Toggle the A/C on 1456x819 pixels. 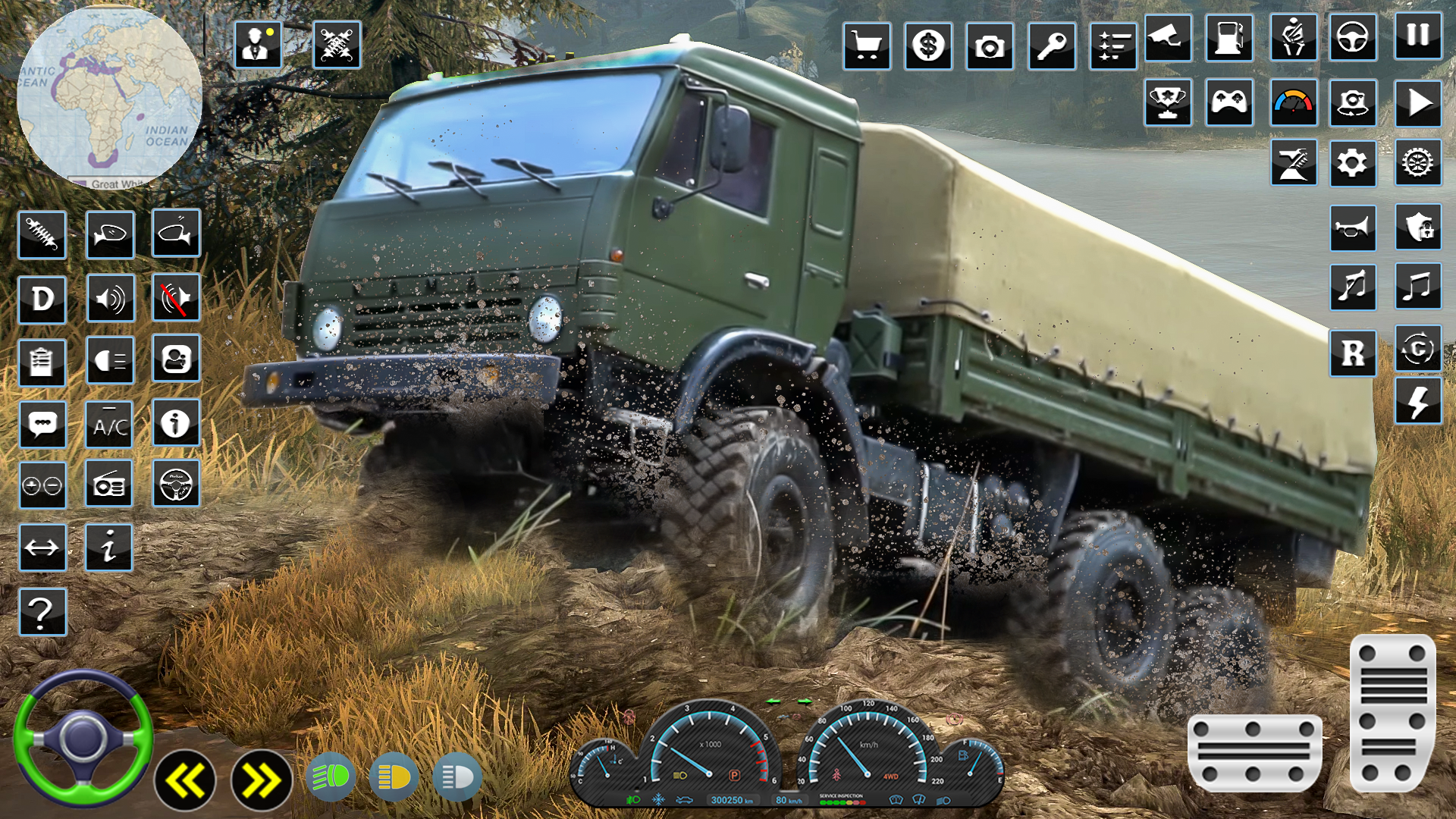pyautogui.click(x=110, y=425)
